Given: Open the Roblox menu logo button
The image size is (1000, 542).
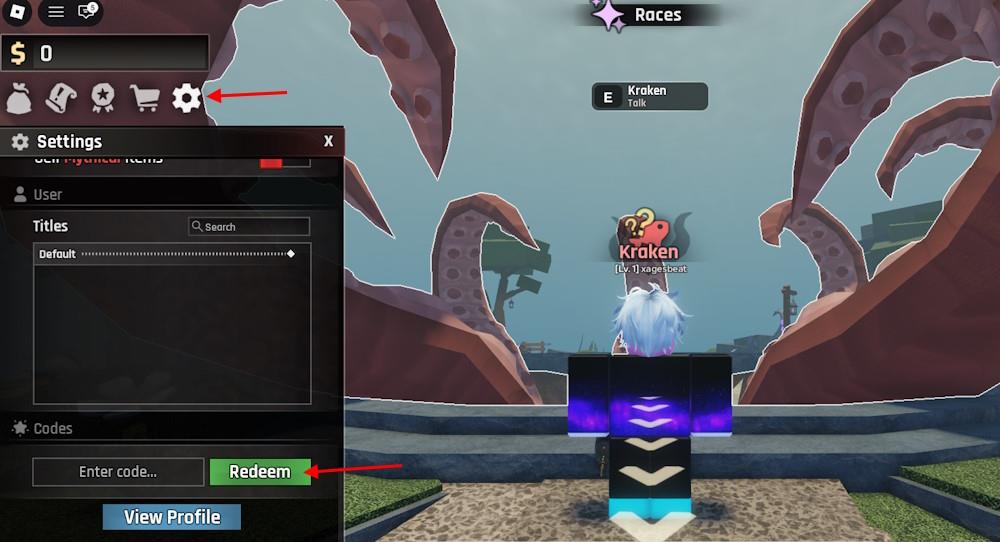Looking at the screenshot, I should point(16,12).
